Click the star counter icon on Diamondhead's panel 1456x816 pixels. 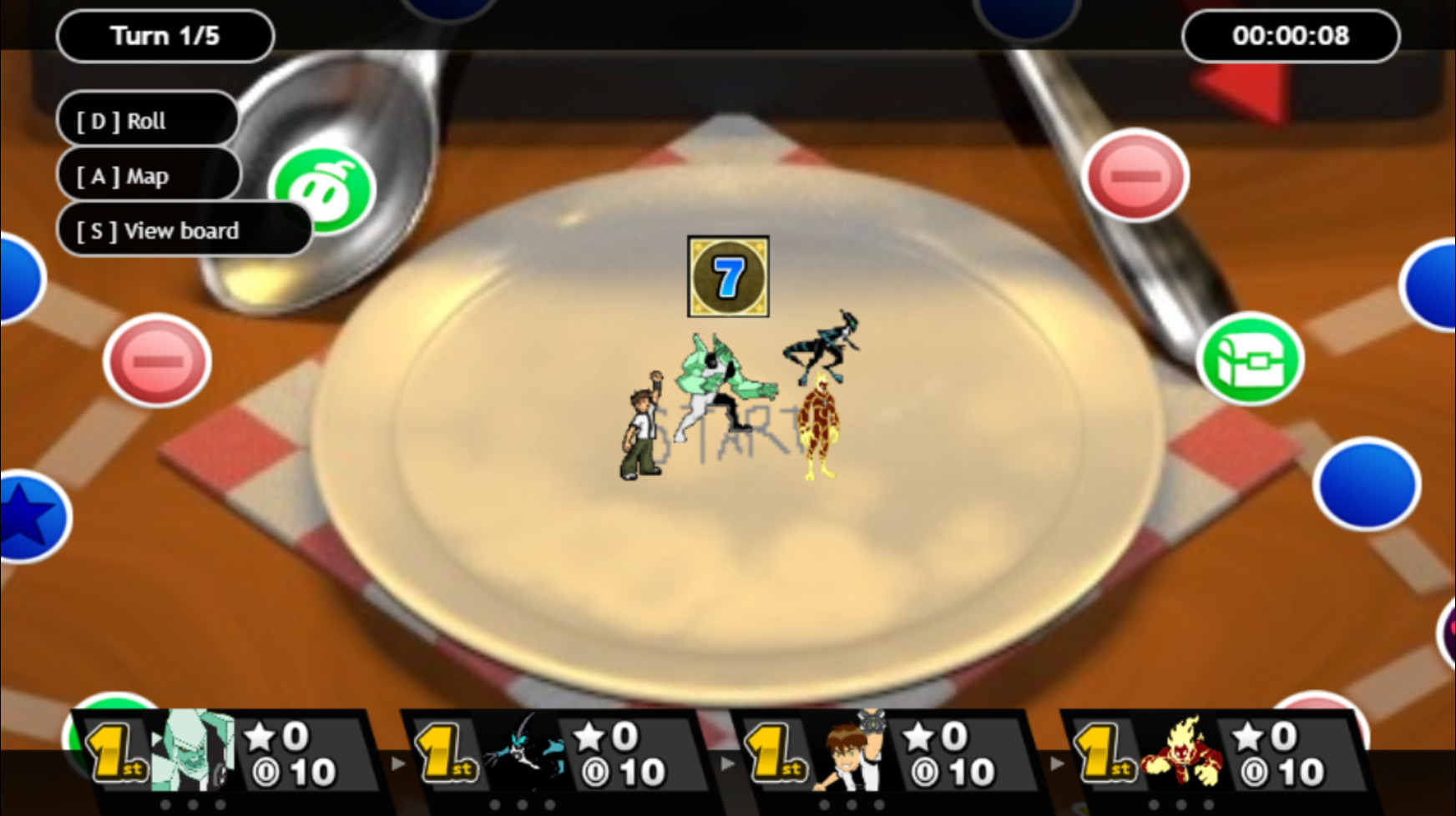259,738
